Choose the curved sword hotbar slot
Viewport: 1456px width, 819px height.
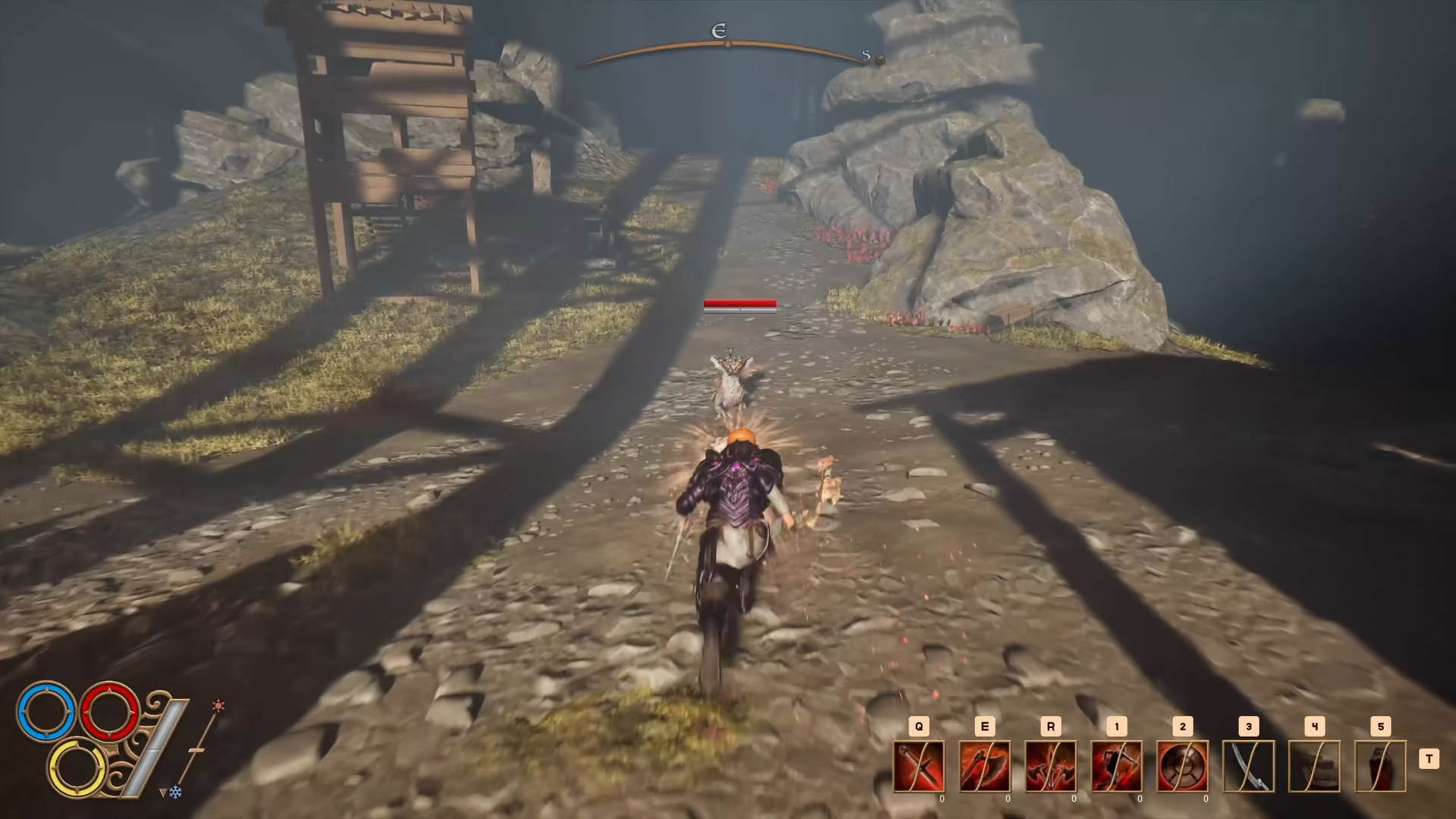click(x=1248, y=766)
